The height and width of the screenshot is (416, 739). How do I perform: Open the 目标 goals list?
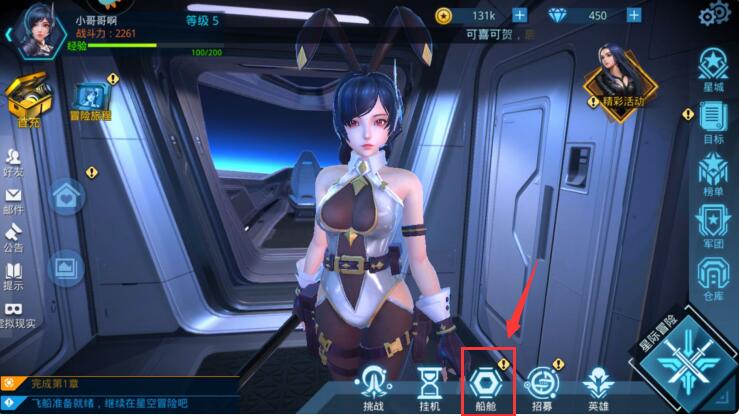pos(713,124)
